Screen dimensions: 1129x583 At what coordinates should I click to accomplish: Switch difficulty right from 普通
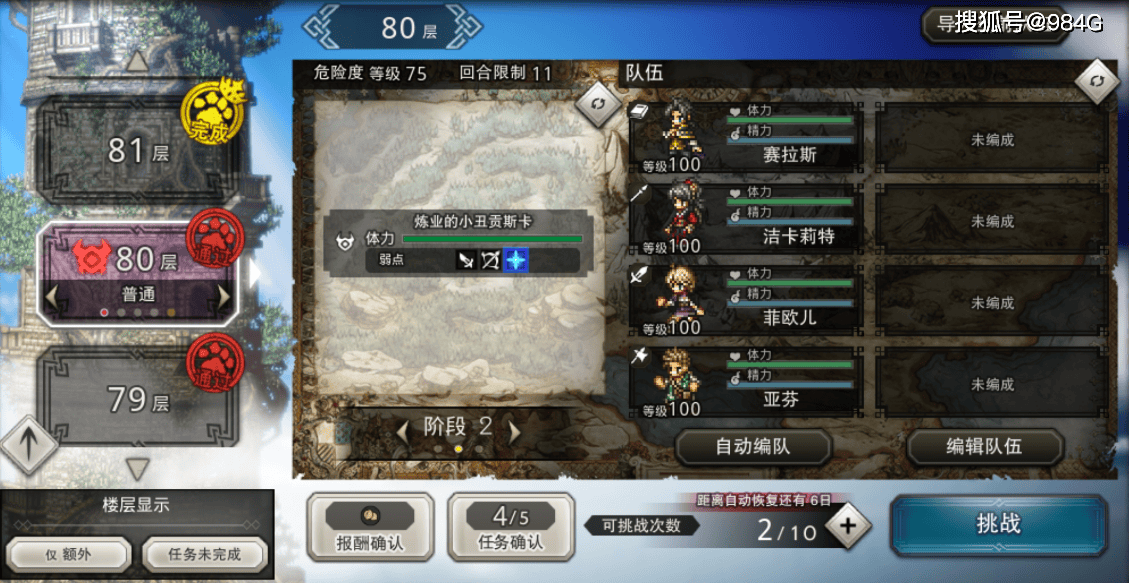pyautogui.click(x=224, y=297)
